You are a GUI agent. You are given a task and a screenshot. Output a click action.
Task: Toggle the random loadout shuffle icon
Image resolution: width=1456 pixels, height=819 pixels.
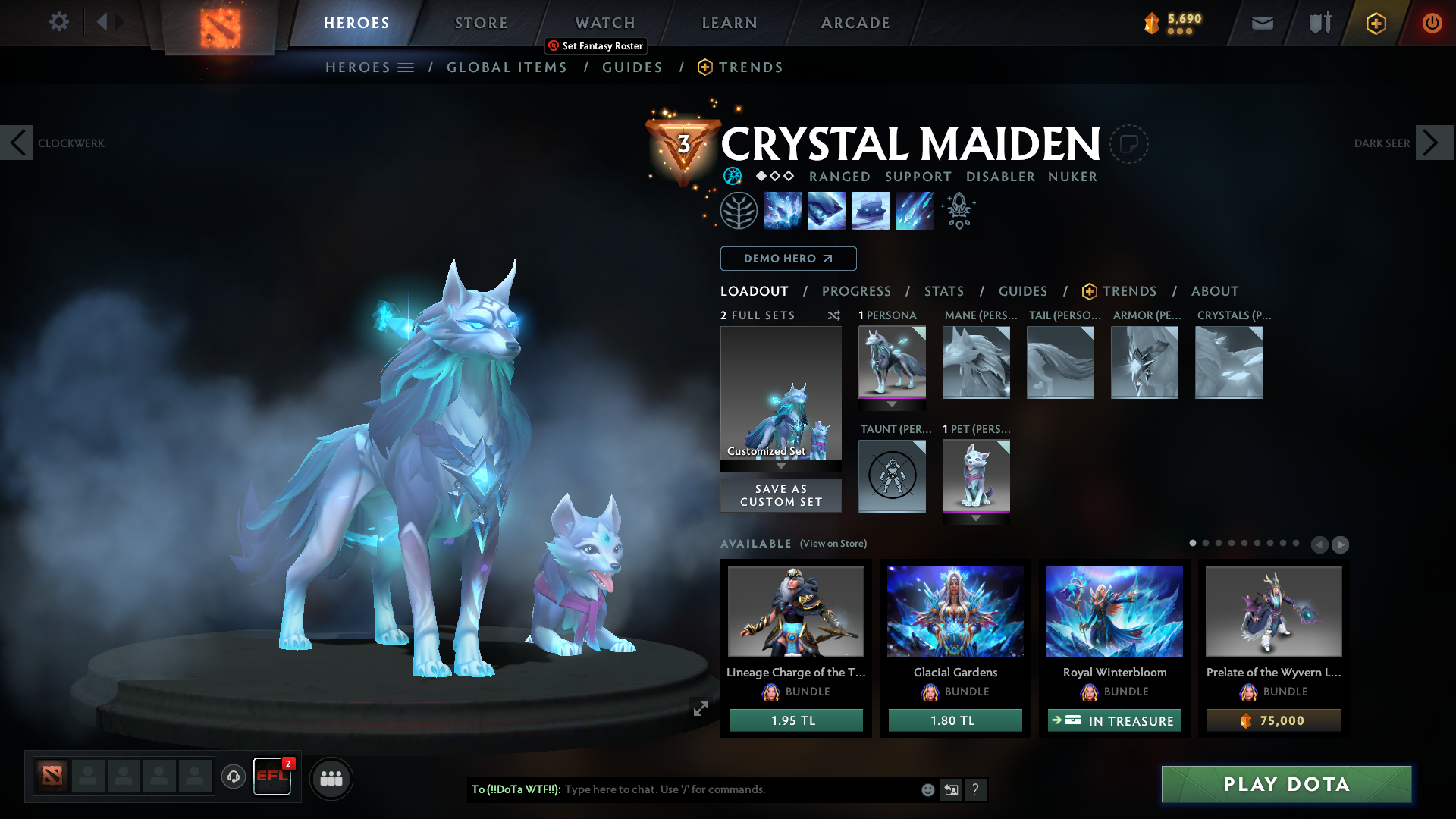point(833,316)
